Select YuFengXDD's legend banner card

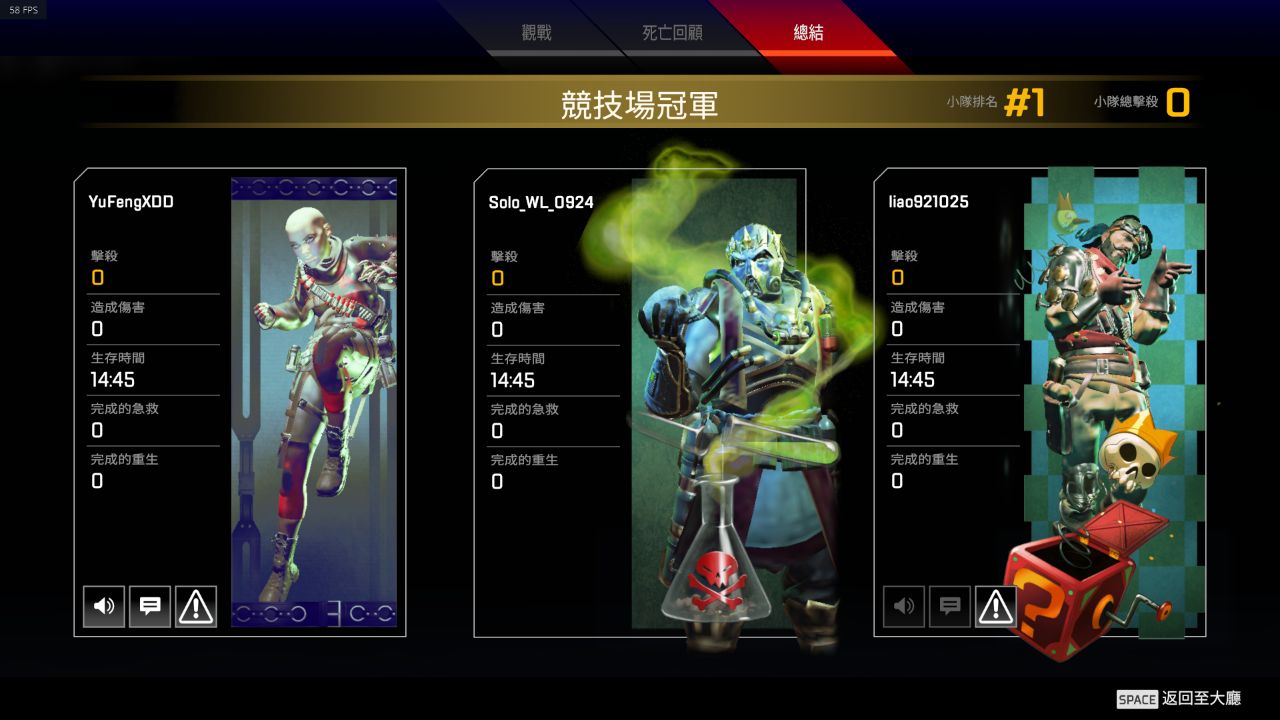click(x=314, y=400)
